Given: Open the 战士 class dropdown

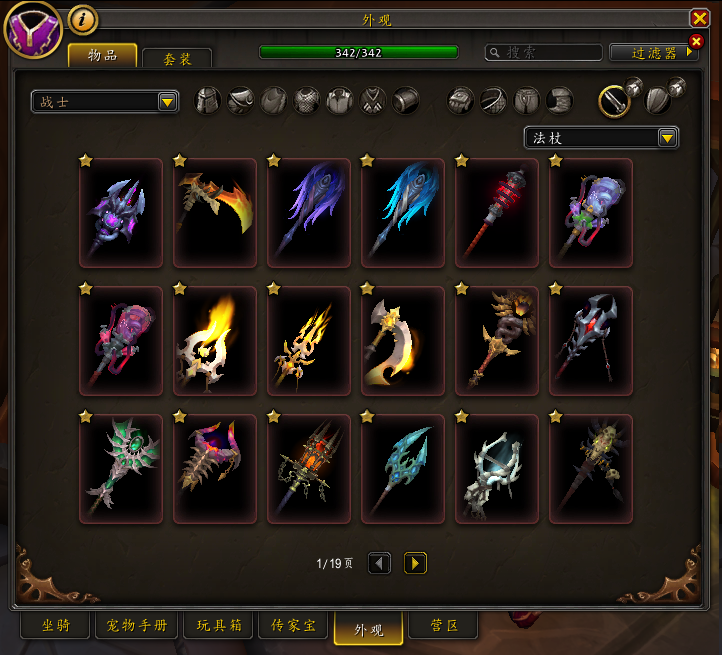Looking at the screenshot, I should tap(105, 101).
